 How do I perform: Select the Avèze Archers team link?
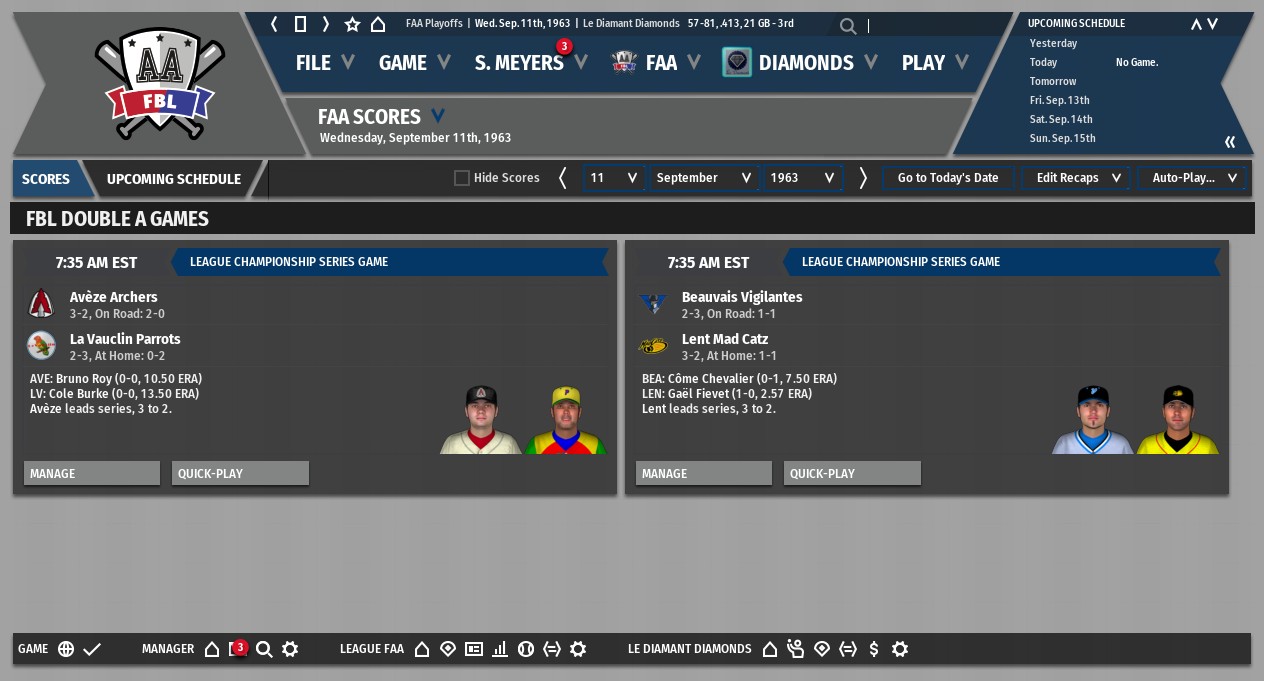[113, 297]
